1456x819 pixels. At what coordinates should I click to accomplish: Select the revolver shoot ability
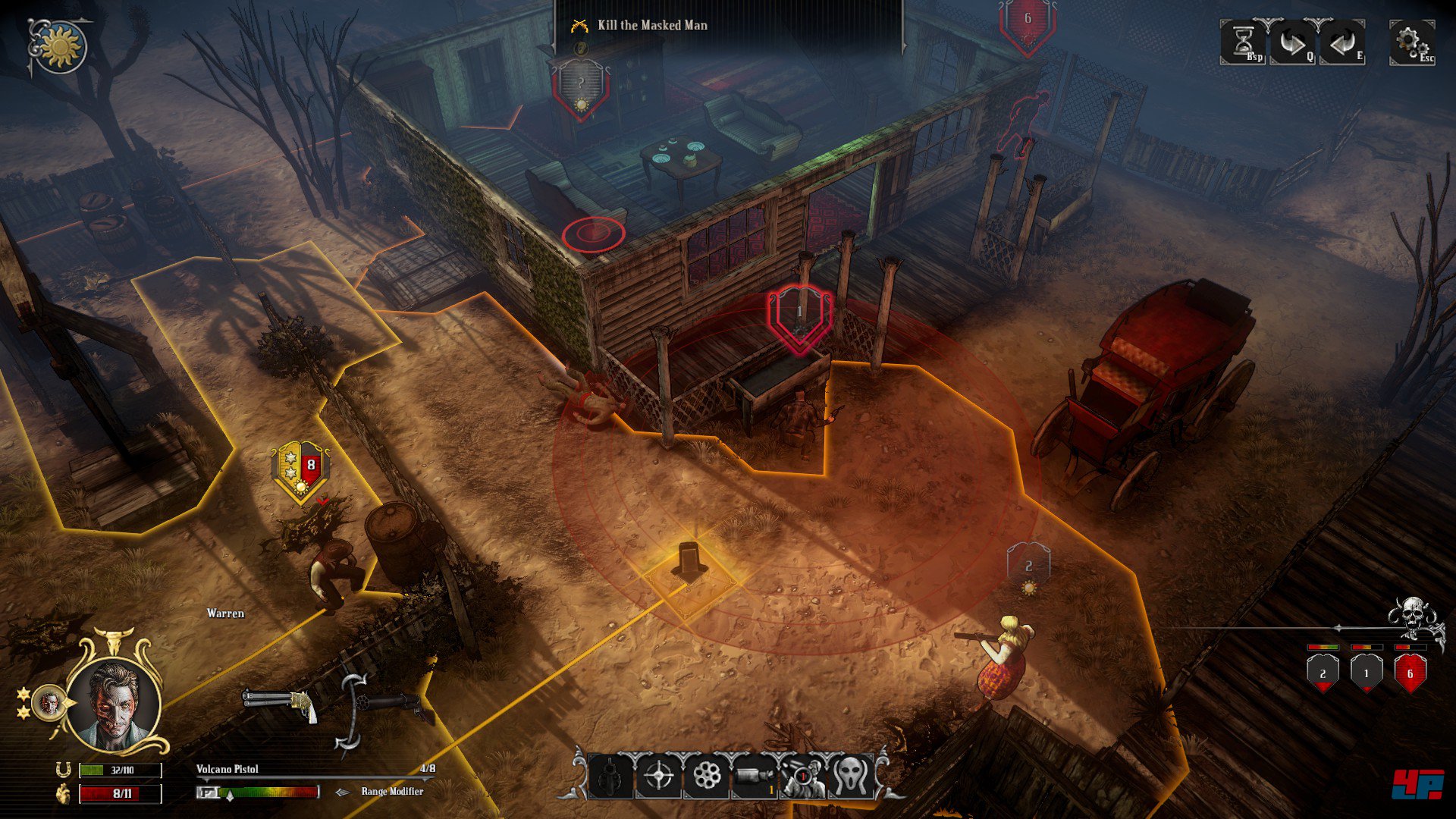coord(610,776)
